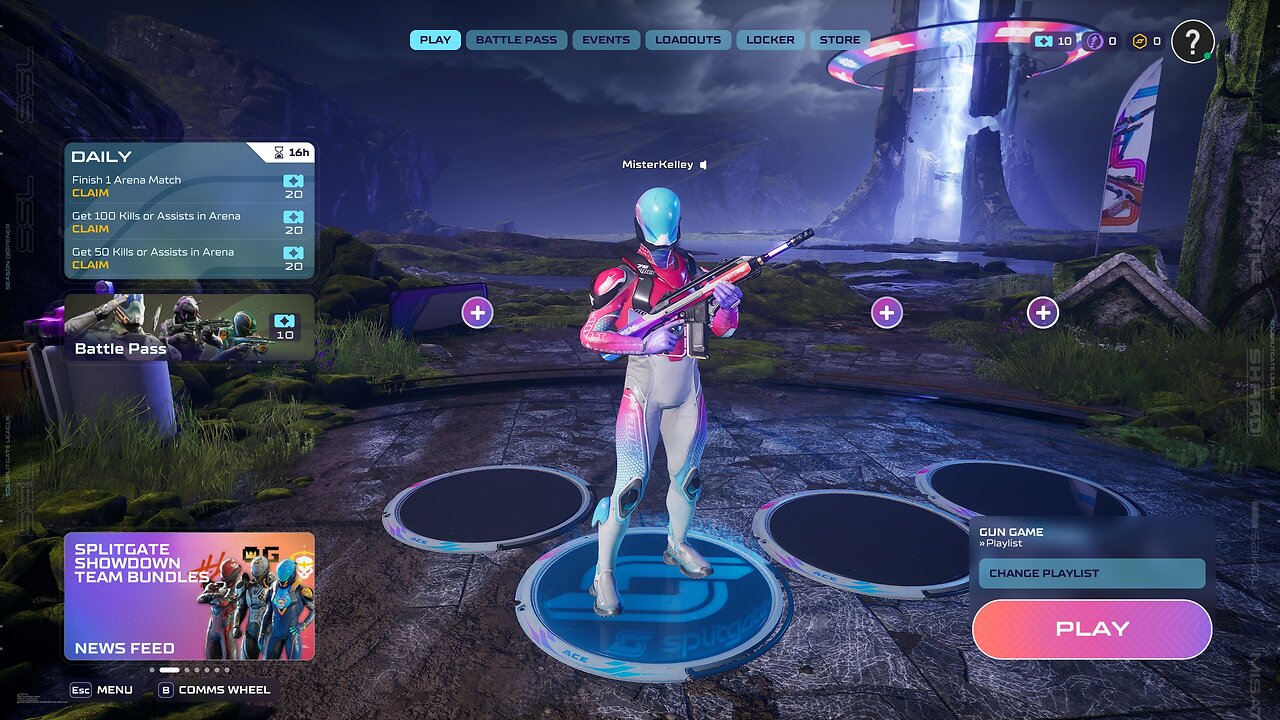
Task: Visit the Store tab
Action: point(840,40)
